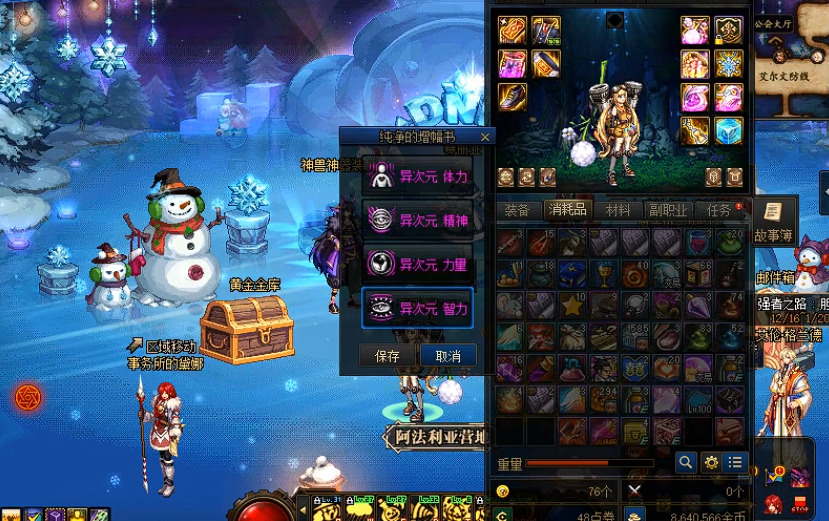
Task: Click the 保存 save button
Action: 387,356
